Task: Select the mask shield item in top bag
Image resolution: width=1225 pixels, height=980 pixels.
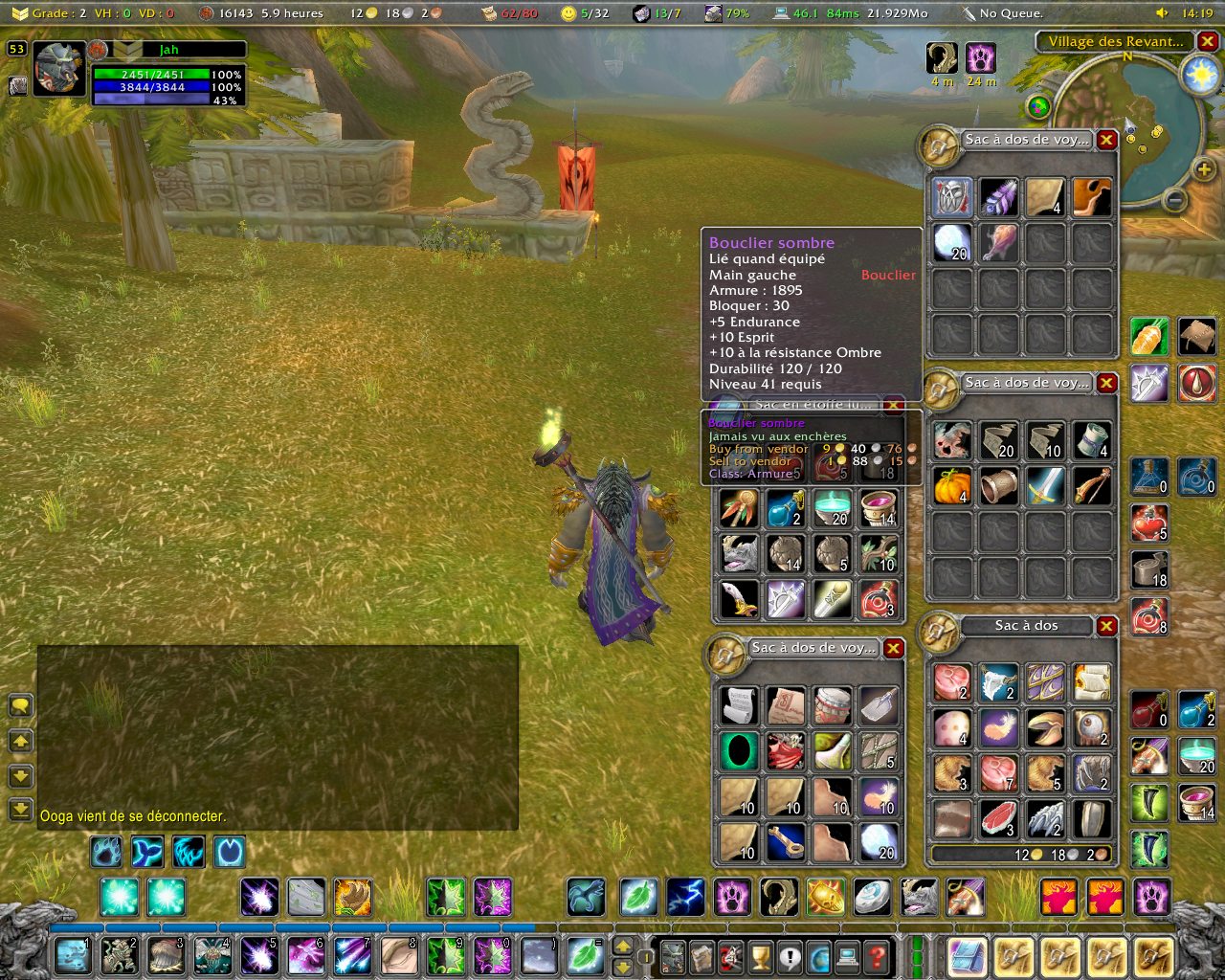Action: tap(952, 197)
